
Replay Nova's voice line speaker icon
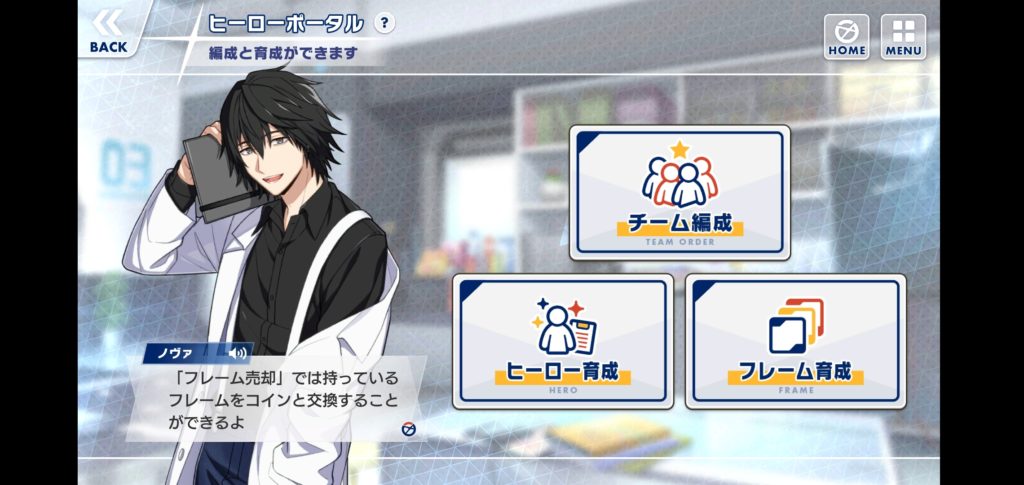[237, 352]
